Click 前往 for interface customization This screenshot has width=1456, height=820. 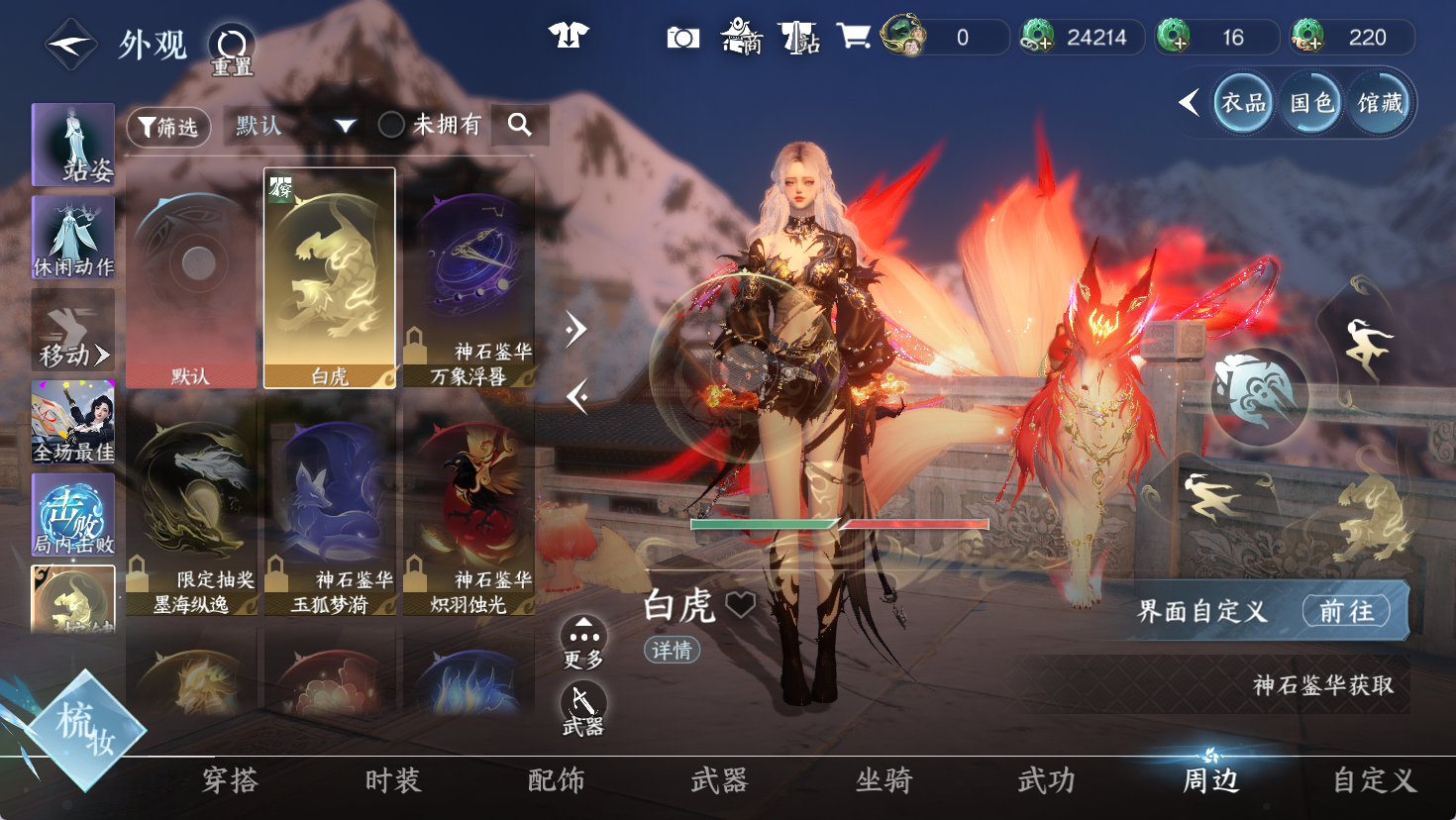tap(1346, 611)
